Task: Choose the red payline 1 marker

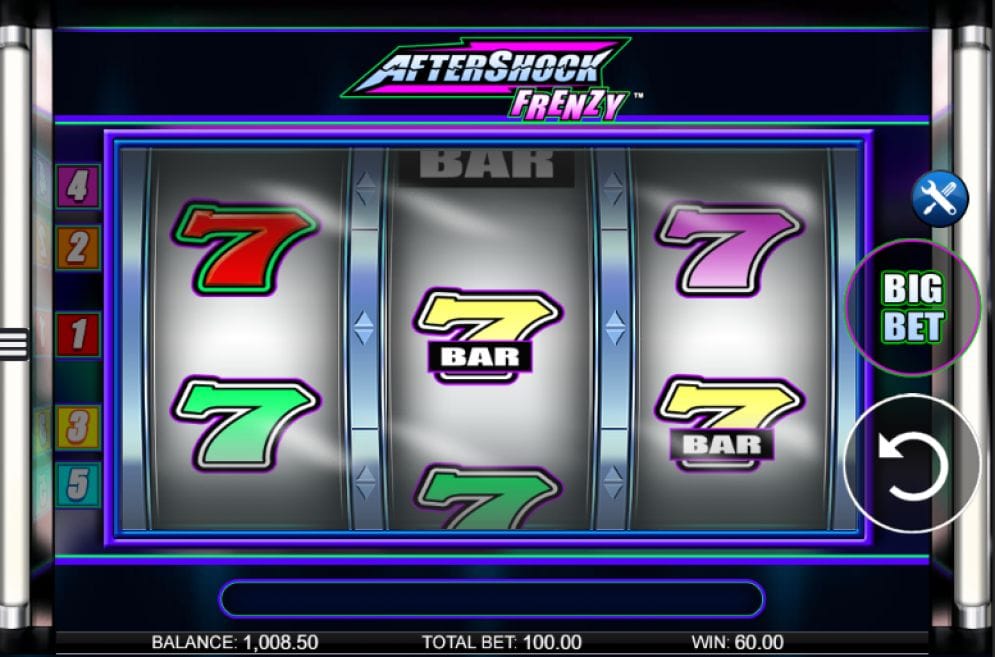Action: [x=78, y=334]
